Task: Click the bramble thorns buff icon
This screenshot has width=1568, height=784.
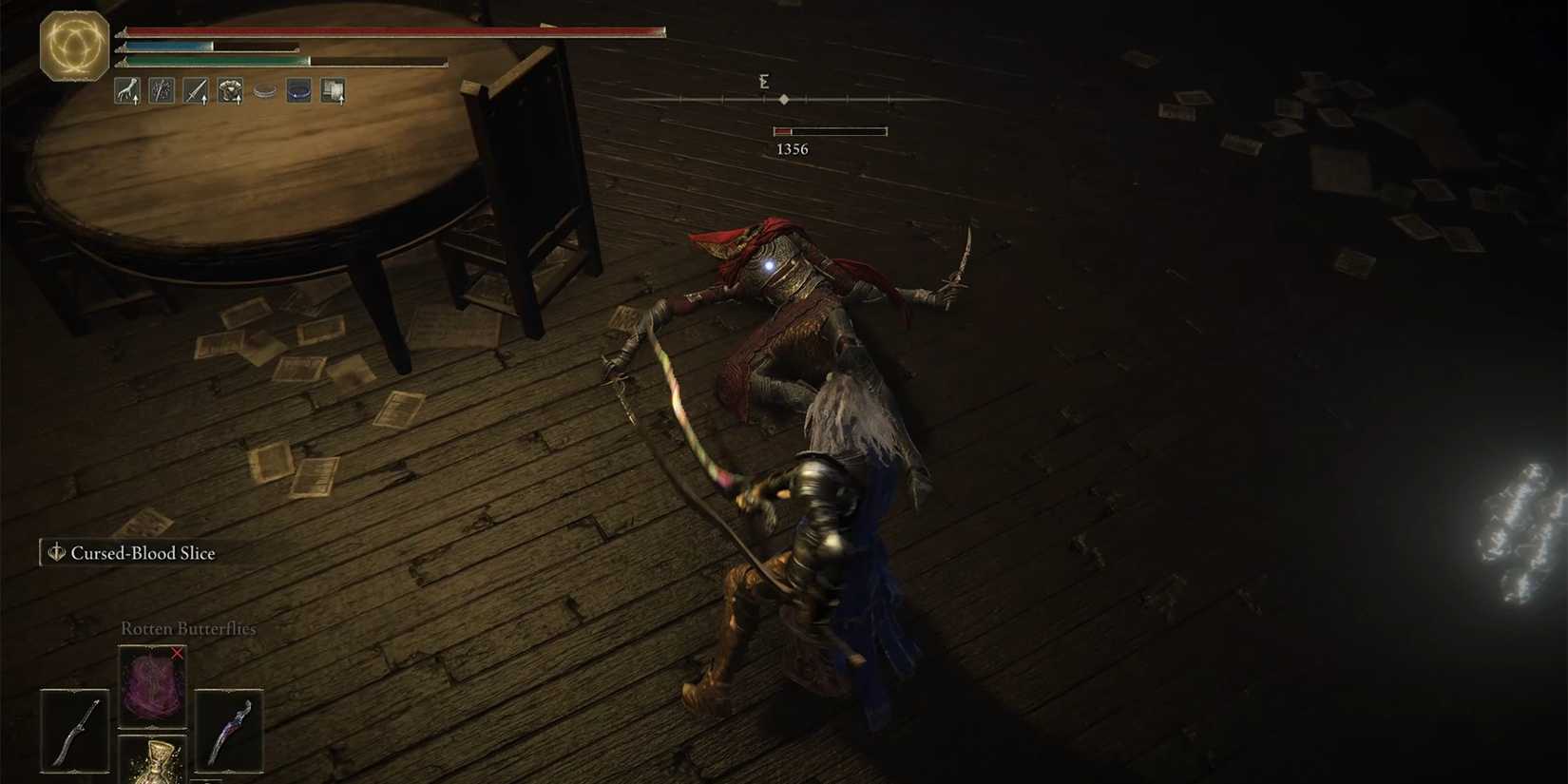Action: 161,91
